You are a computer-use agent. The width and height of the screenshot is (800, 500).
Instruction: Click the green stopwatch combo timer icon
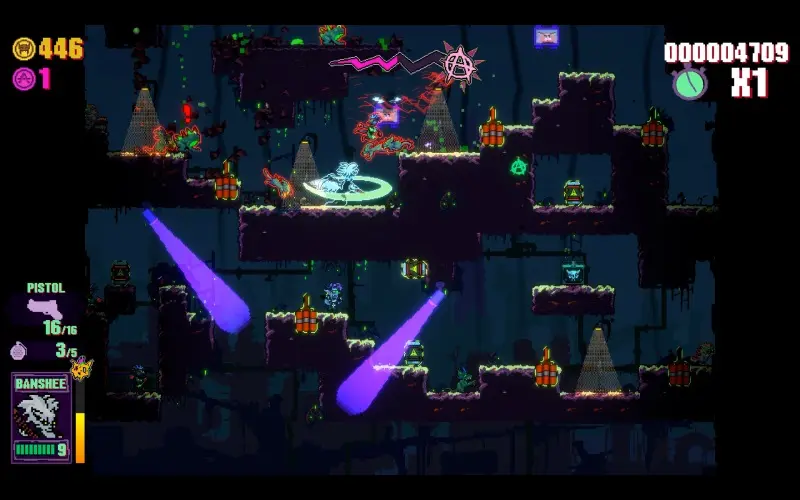[690, 82]
